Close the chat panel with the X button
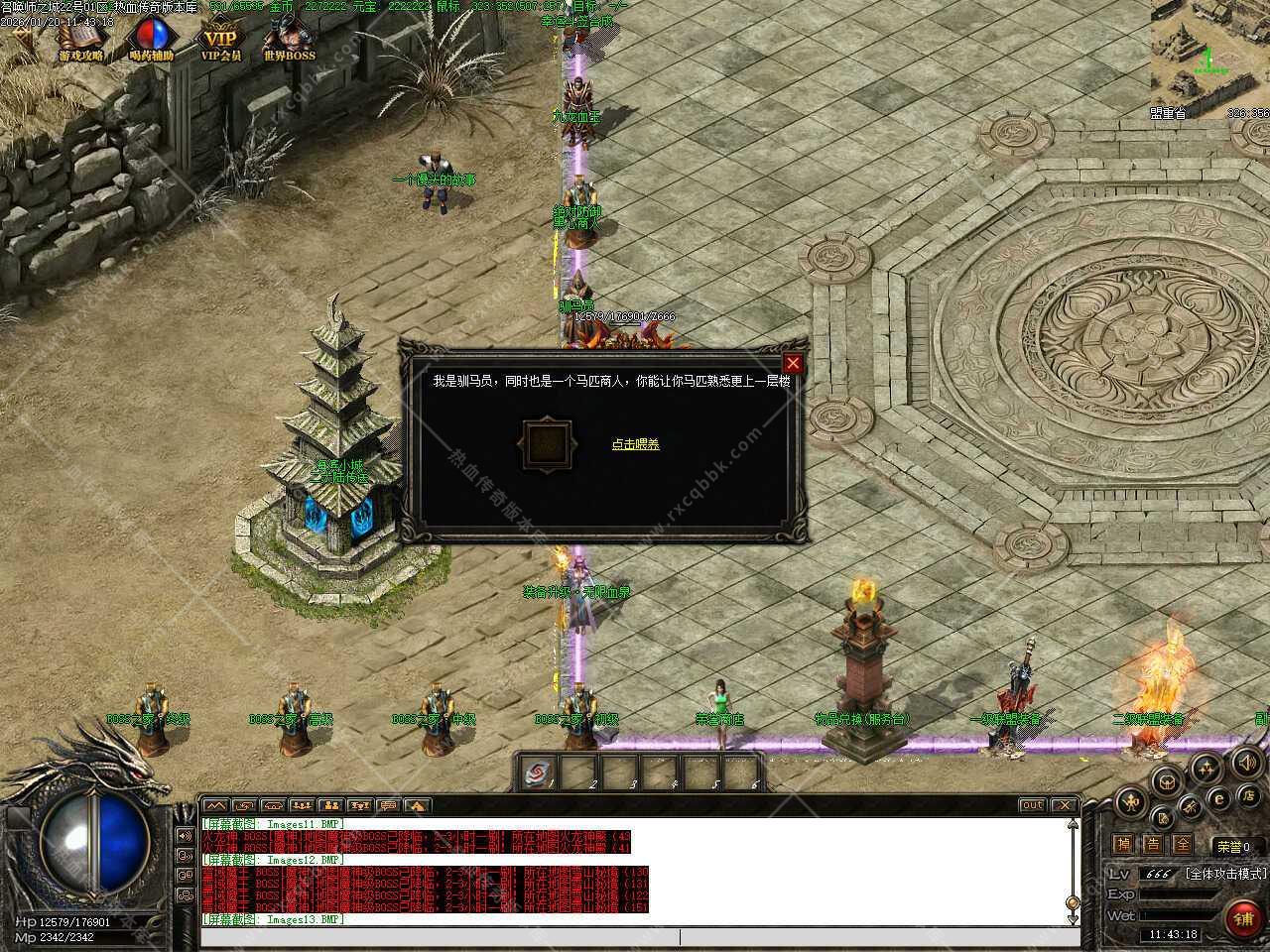The width and height of the screenshot is (1270, 952). coord(1064,805)
